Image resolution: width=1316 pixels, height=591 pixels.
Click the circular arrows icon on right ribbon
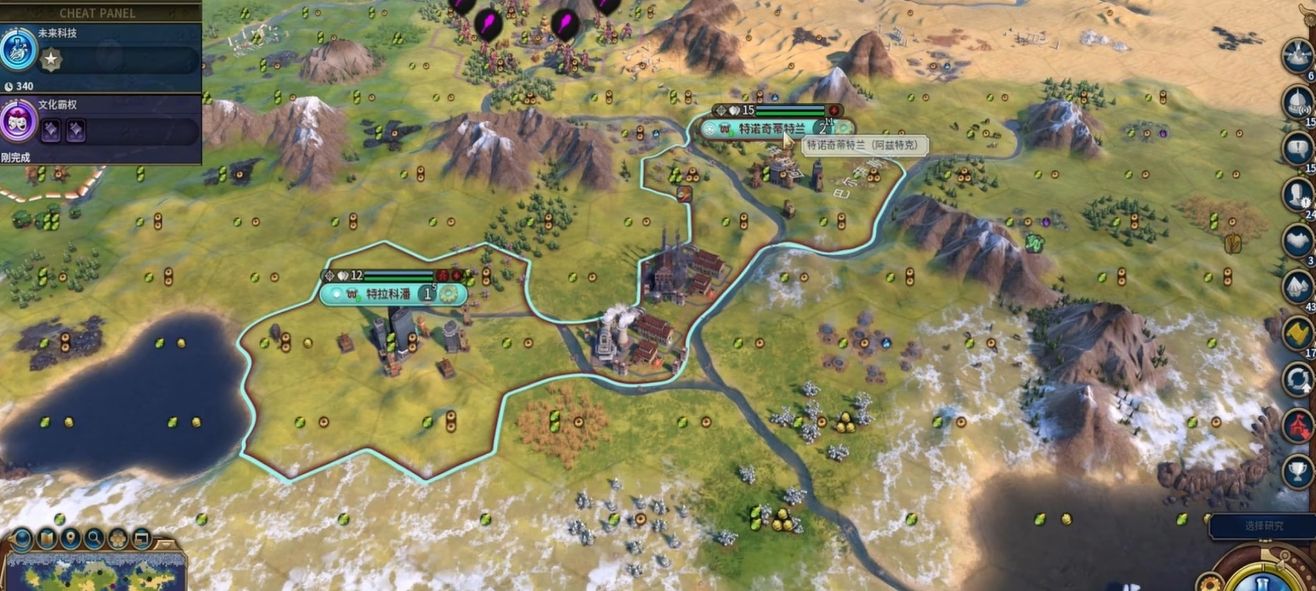[1298, 378]
